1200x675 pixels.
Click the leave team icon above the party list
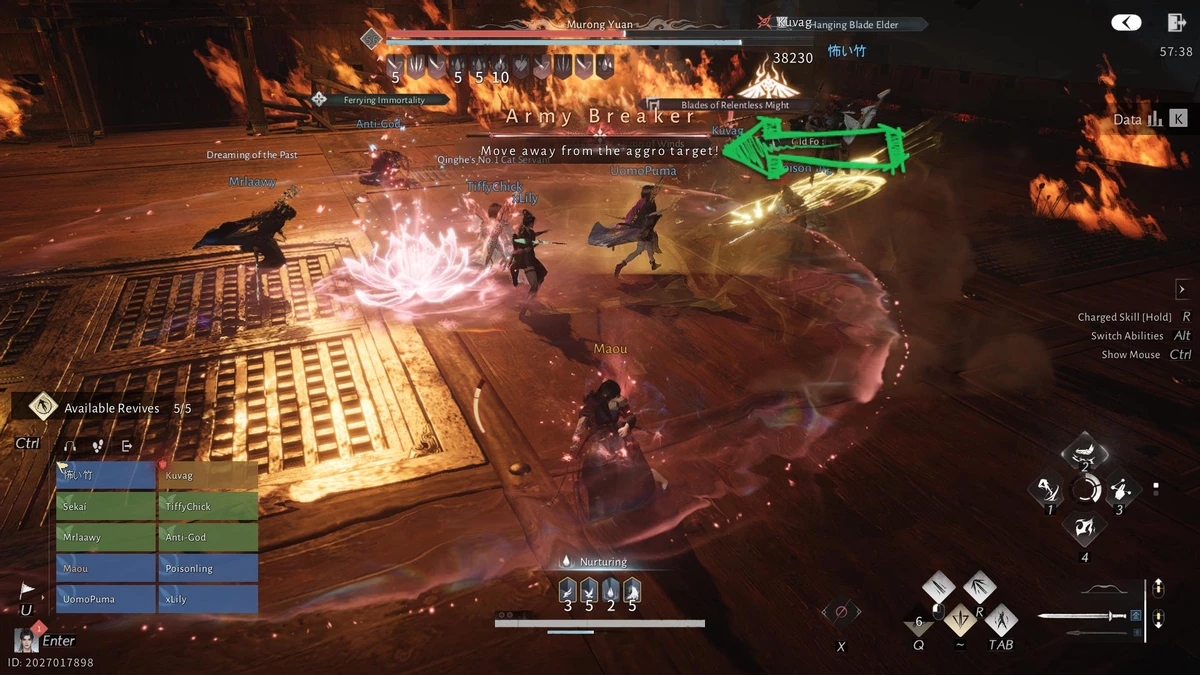click(127, 446)
